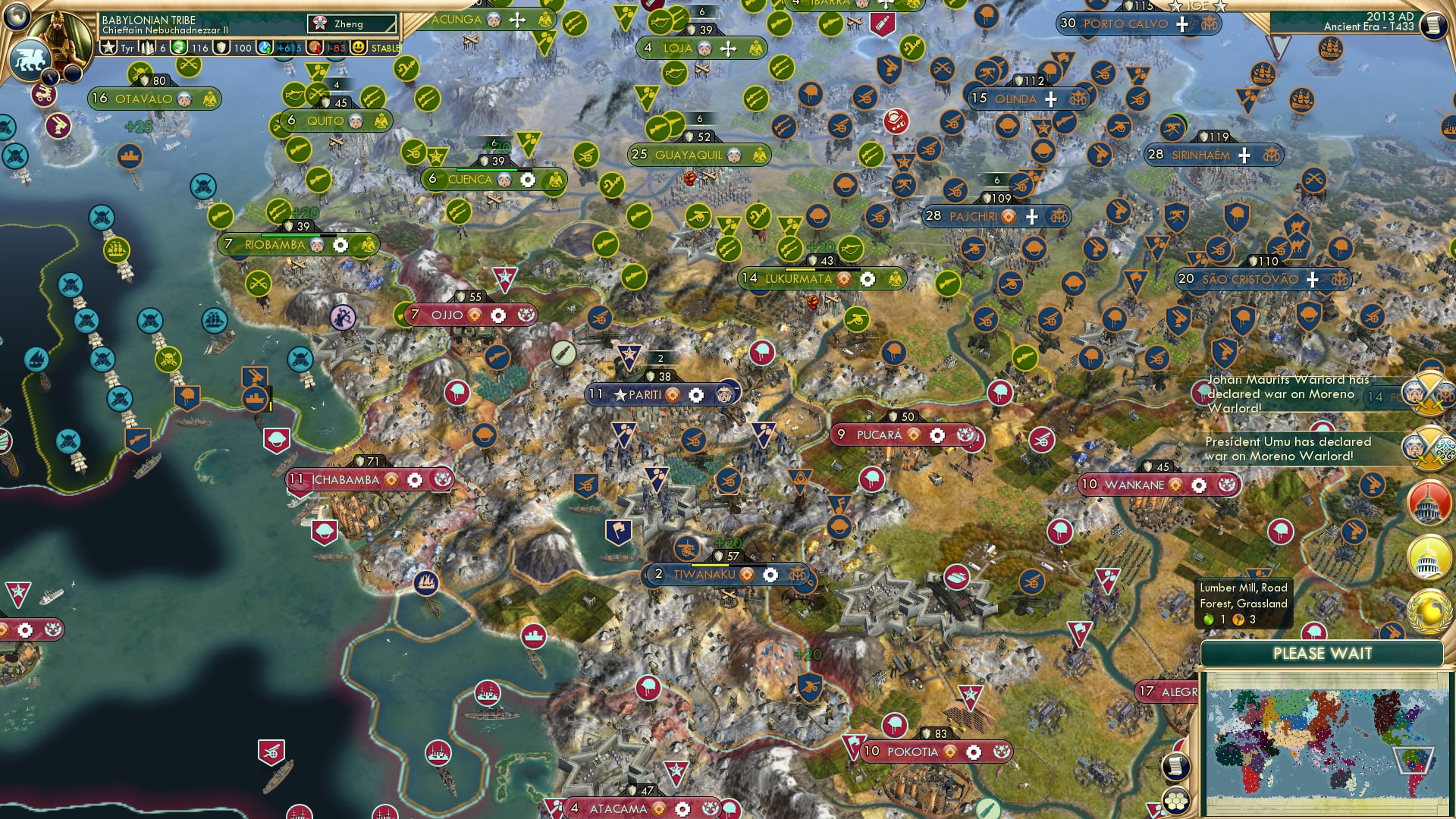Image resolution: width=1456 pixels, height=819 pixels.
Task: Click the flower emblem next to Zheng
Action: pos(318,23)
